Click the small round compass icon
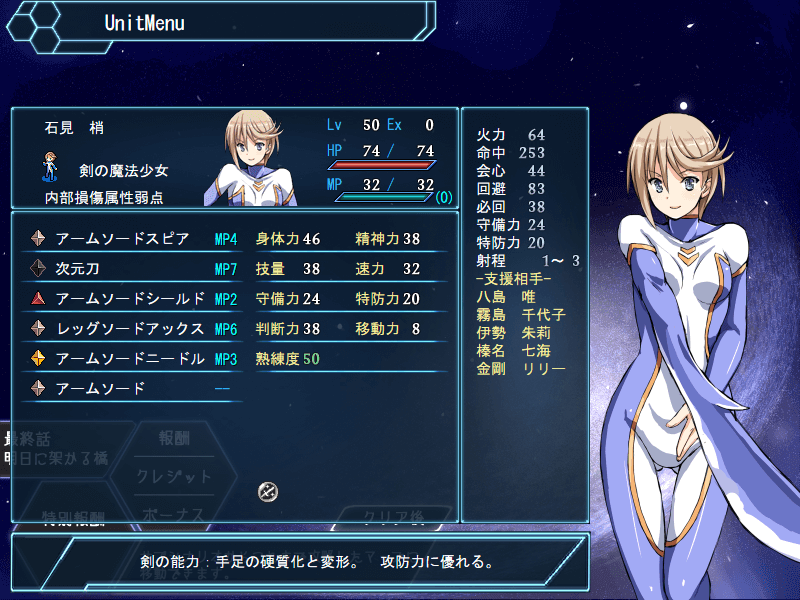Image resolution: width=800 pixels, height=600 pixels. pyautogui.click(x=268, y=491)
